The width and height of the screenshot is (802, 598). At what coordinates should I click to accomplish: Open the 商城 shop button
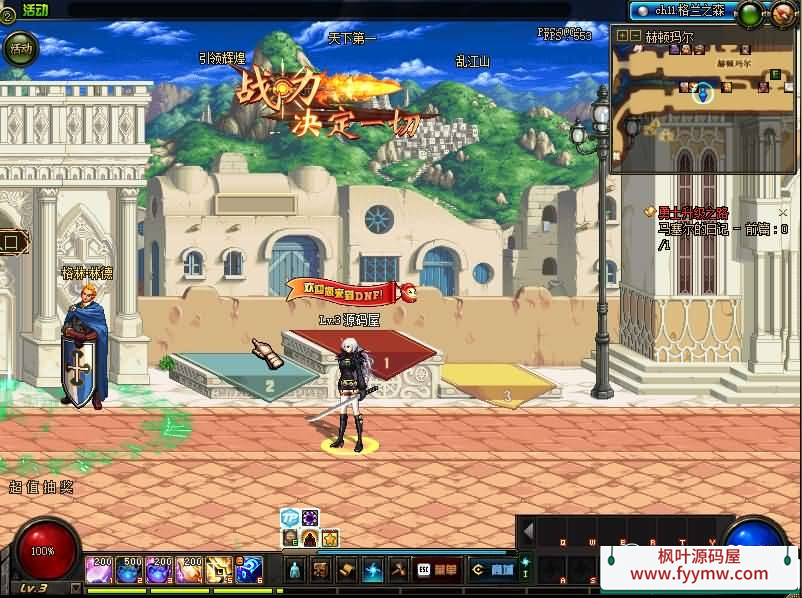pyautogui.click(x=492, y=570)
